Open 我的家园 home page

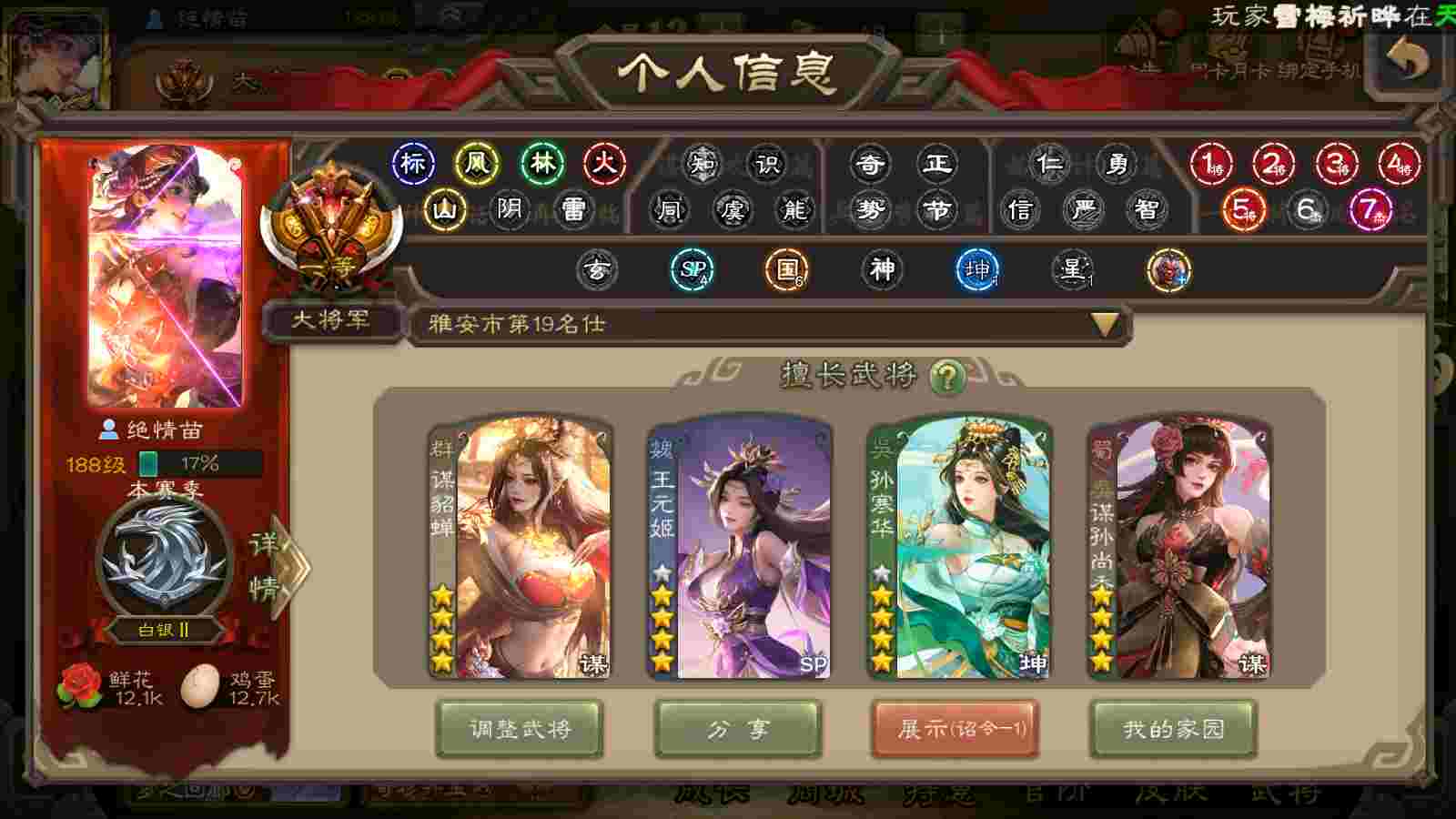[1174, 729]
